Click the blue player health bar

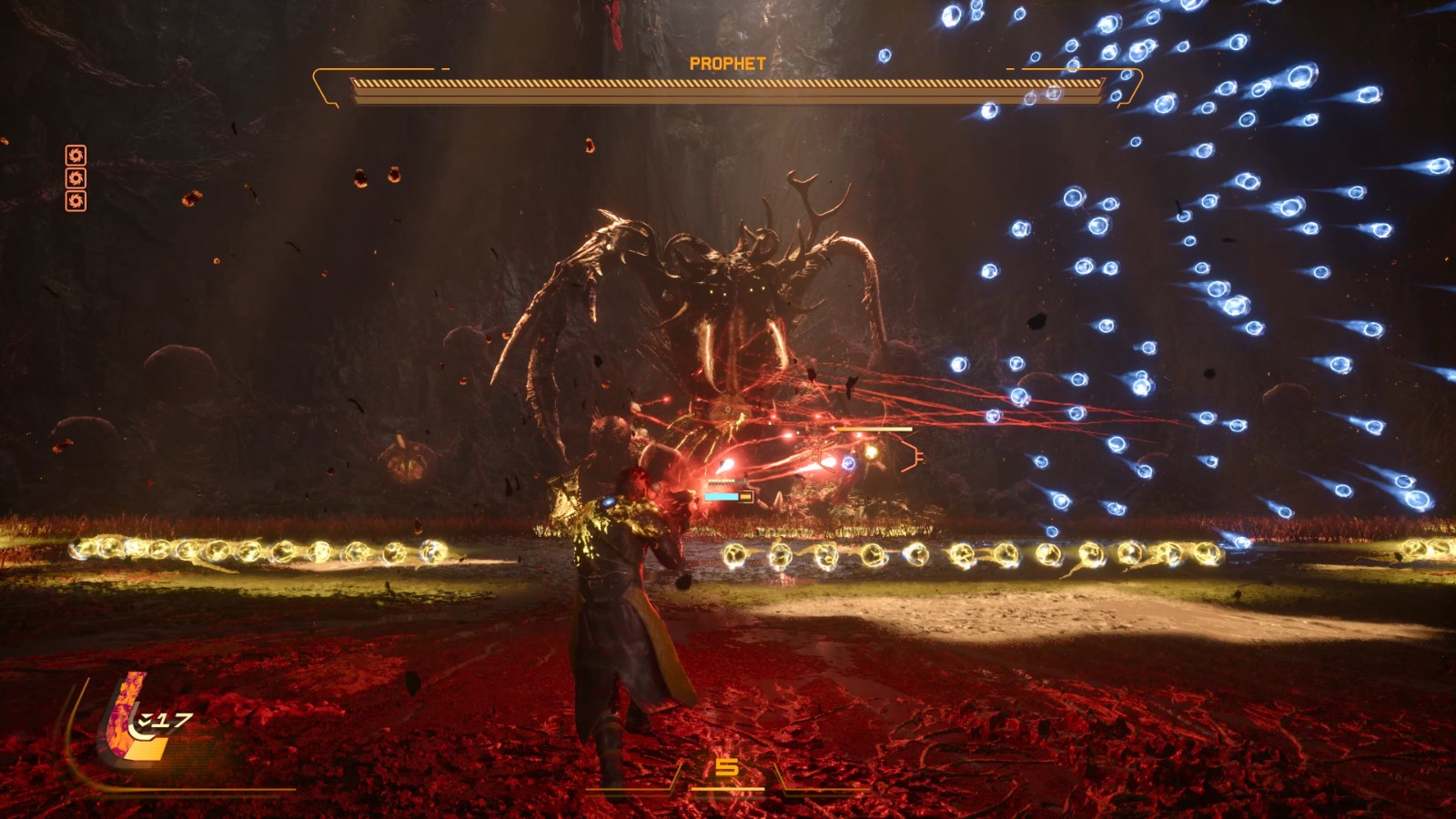(x=722, y=496)
